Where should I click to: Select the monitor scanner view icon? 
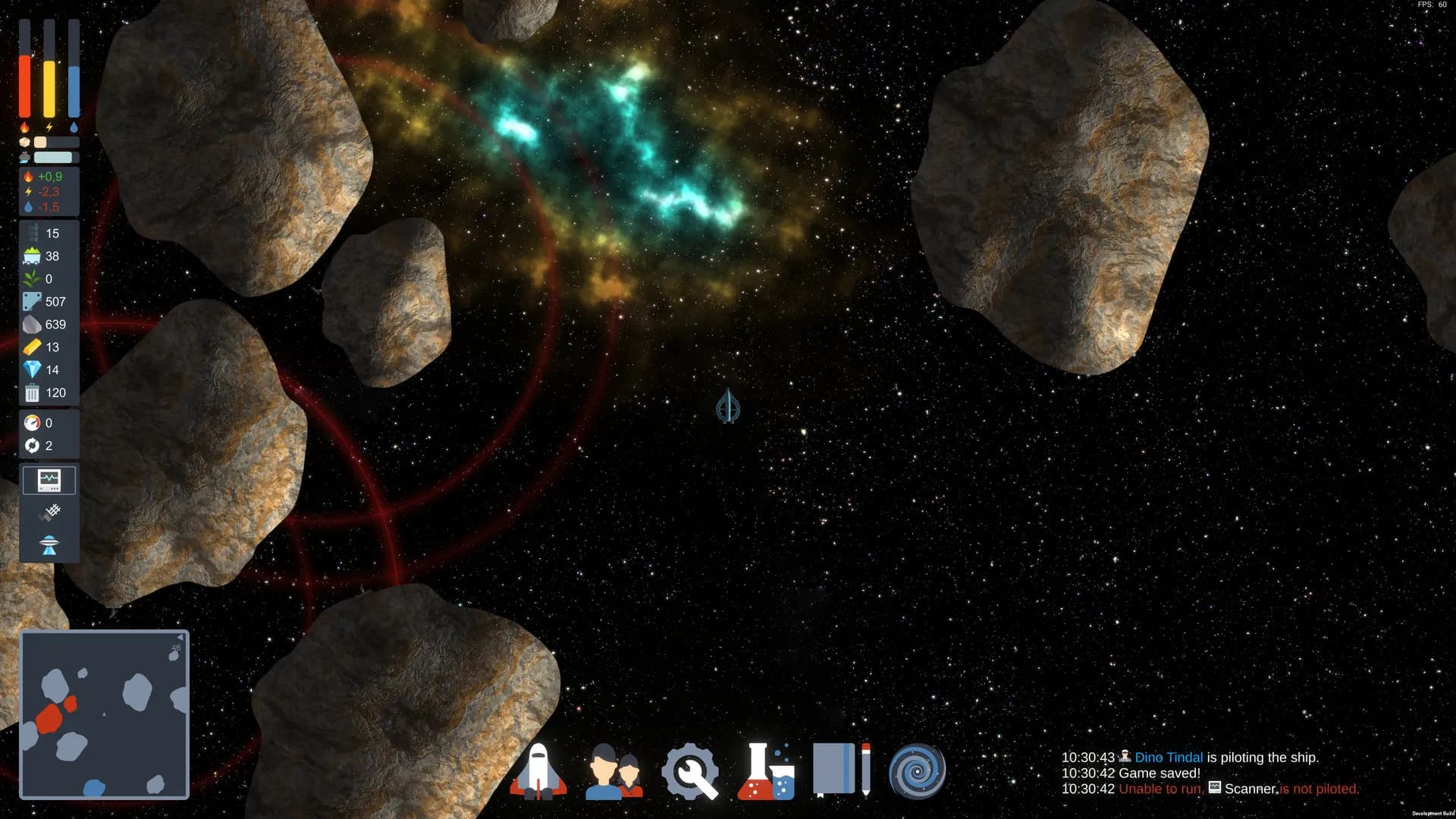click(x=49, y=480)
